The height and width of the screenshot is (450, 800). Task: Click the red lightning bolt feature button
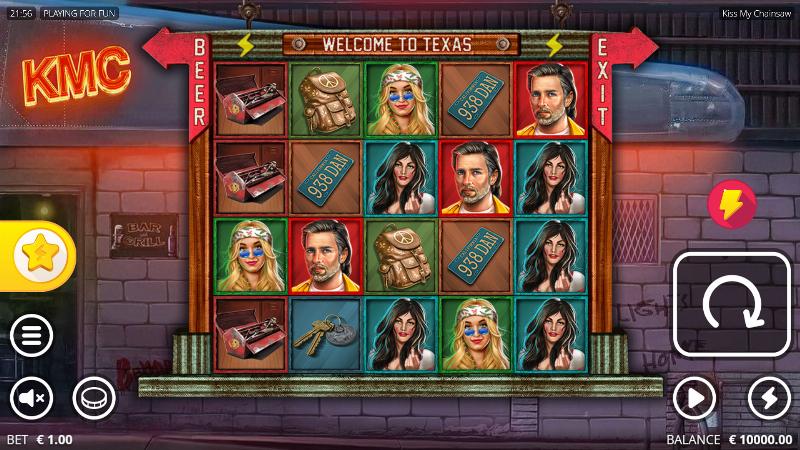(x=732, y=204)
